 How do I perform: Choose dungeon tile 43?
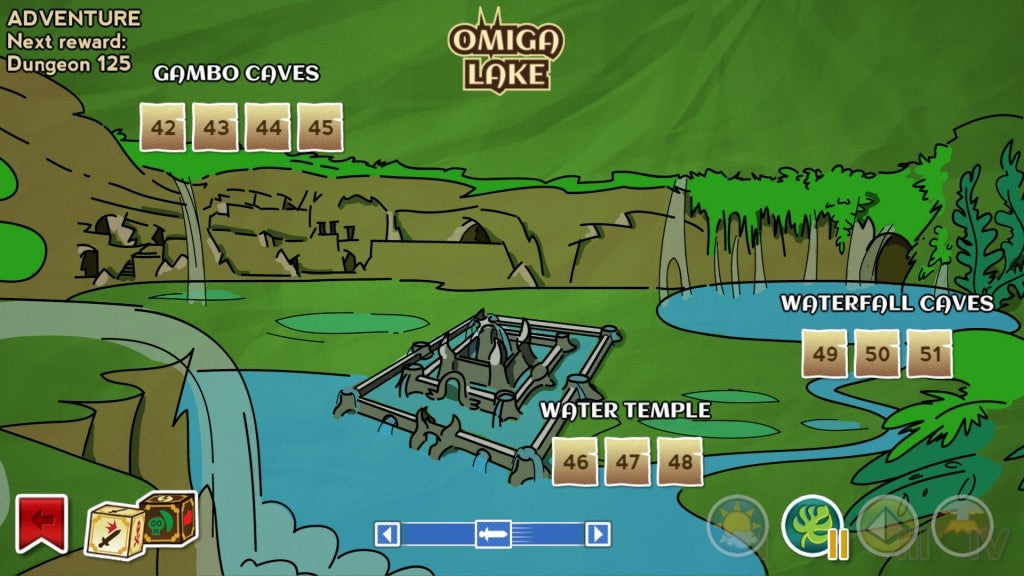point(215,128)
